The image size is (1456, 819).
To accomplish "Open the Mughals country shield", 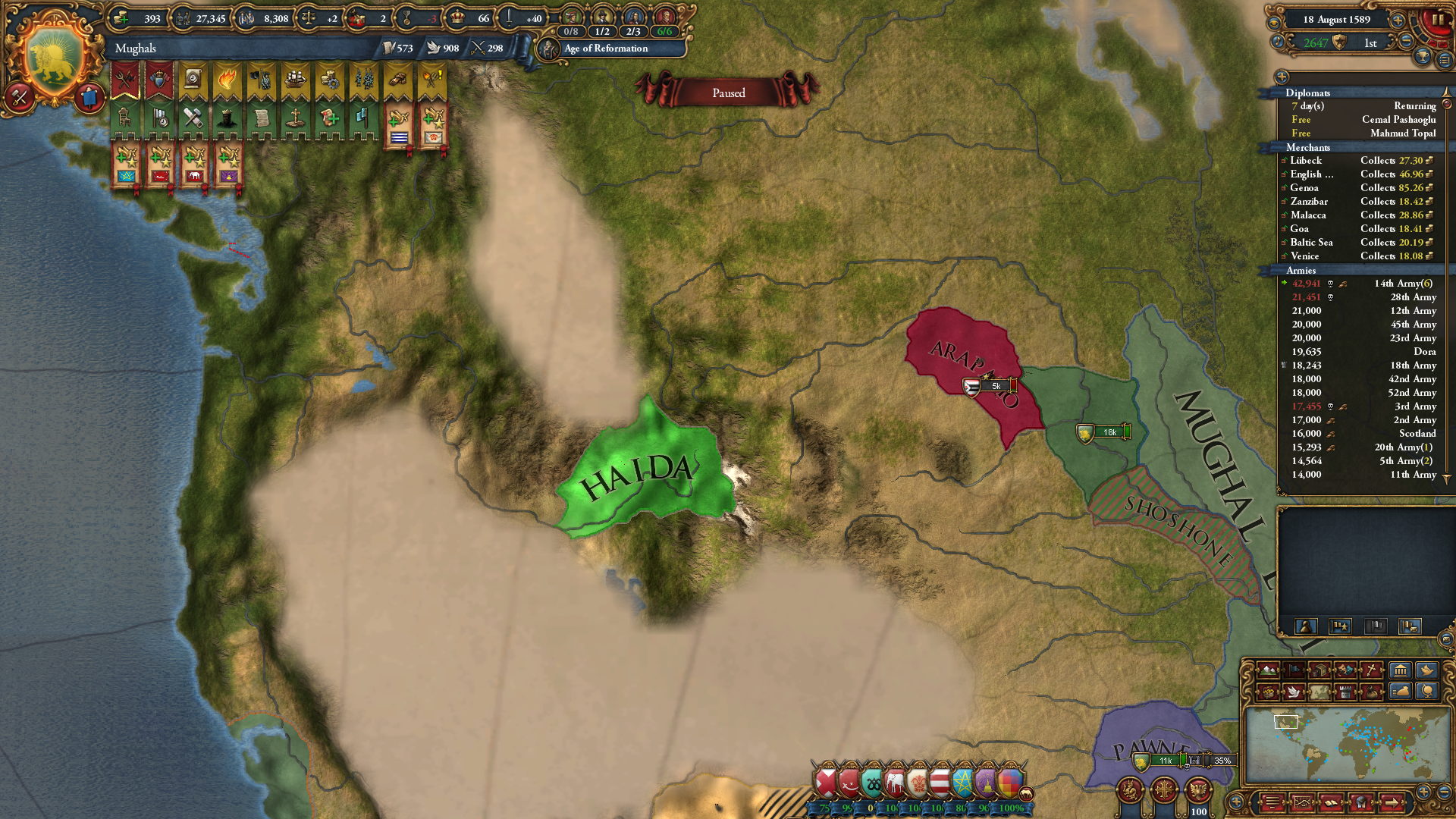I will [x=53, y=53].
